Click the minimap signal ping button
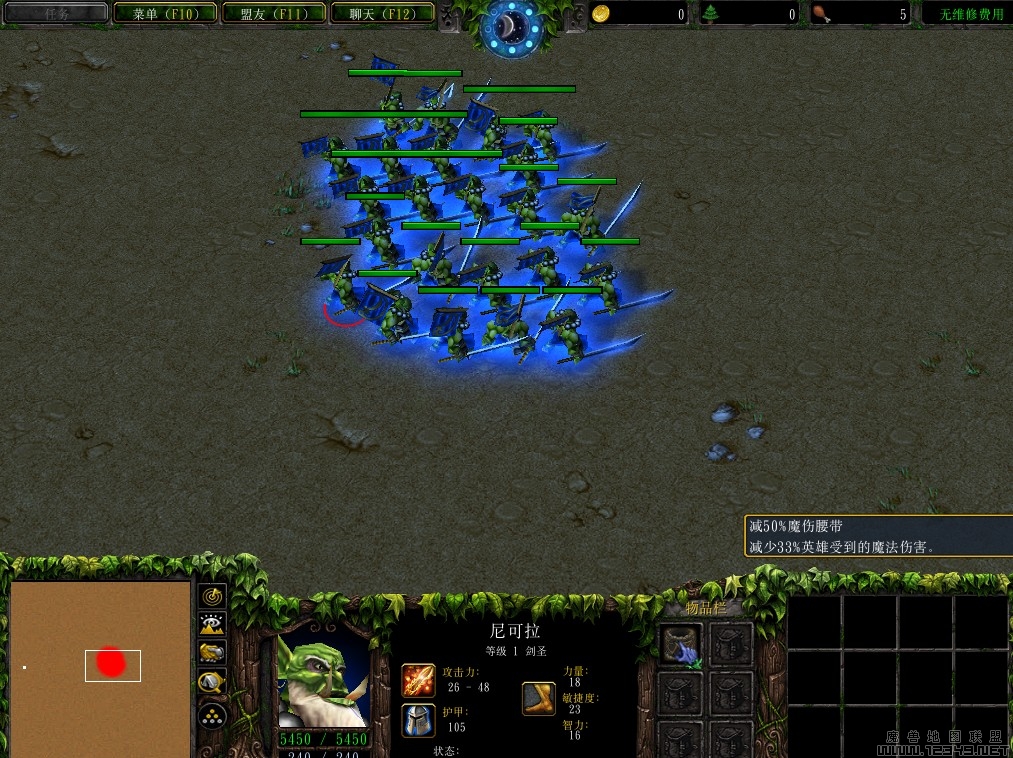This screenshot has width=1013, height=758. 212,596
